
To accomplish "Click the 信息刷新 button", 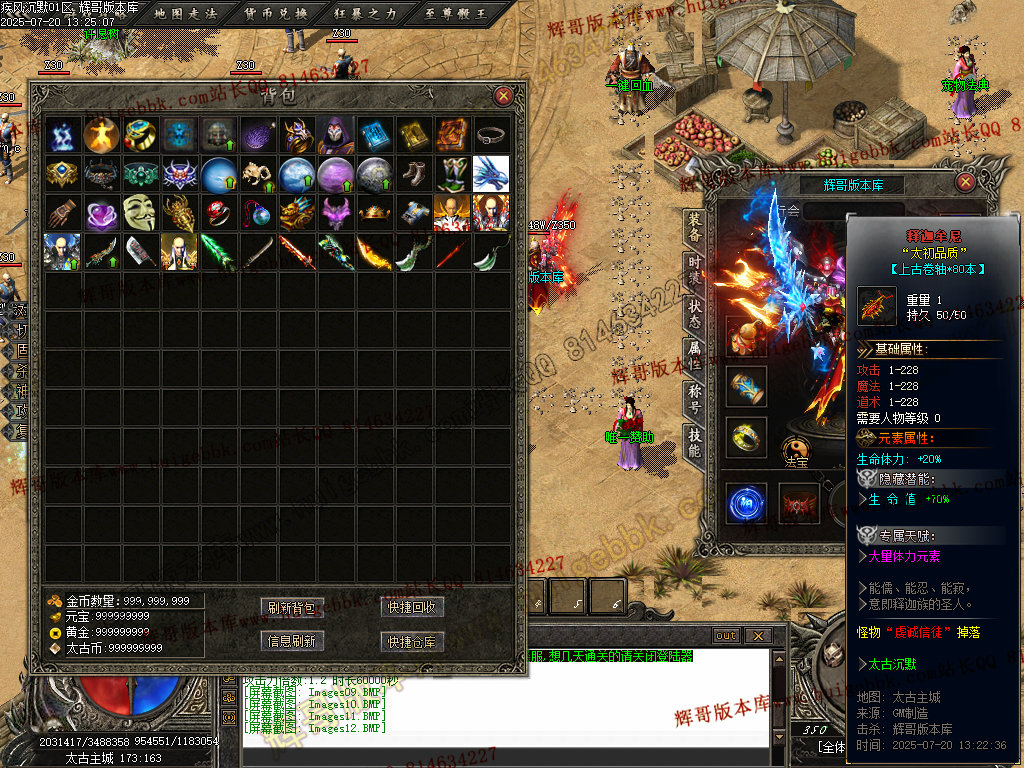I will [x=292, y=641].
